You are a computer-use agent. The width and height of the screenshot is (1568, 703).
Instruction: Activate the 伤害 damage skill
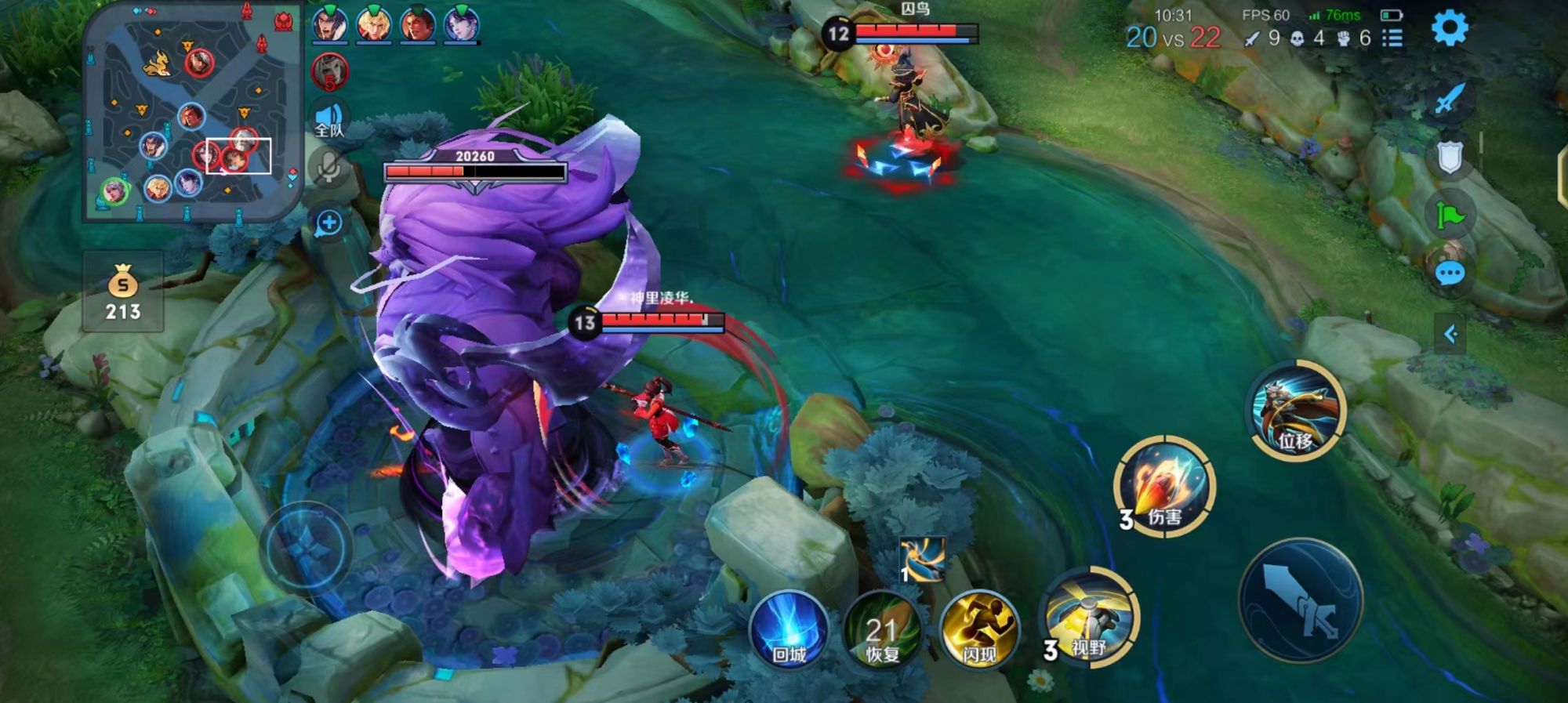pos(1164,487)
